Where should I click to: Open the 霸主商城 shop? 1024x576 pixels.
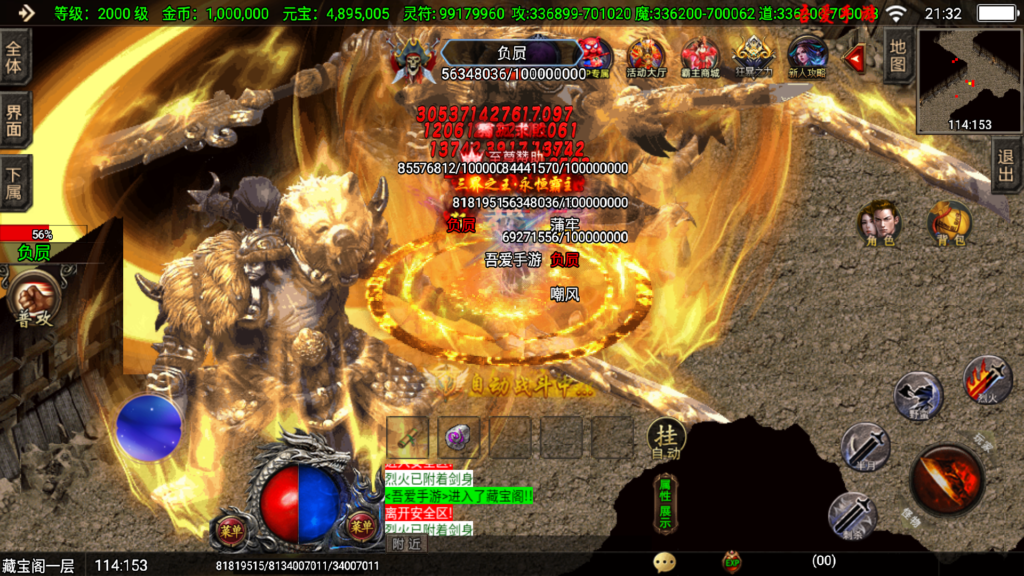point(700,58)
